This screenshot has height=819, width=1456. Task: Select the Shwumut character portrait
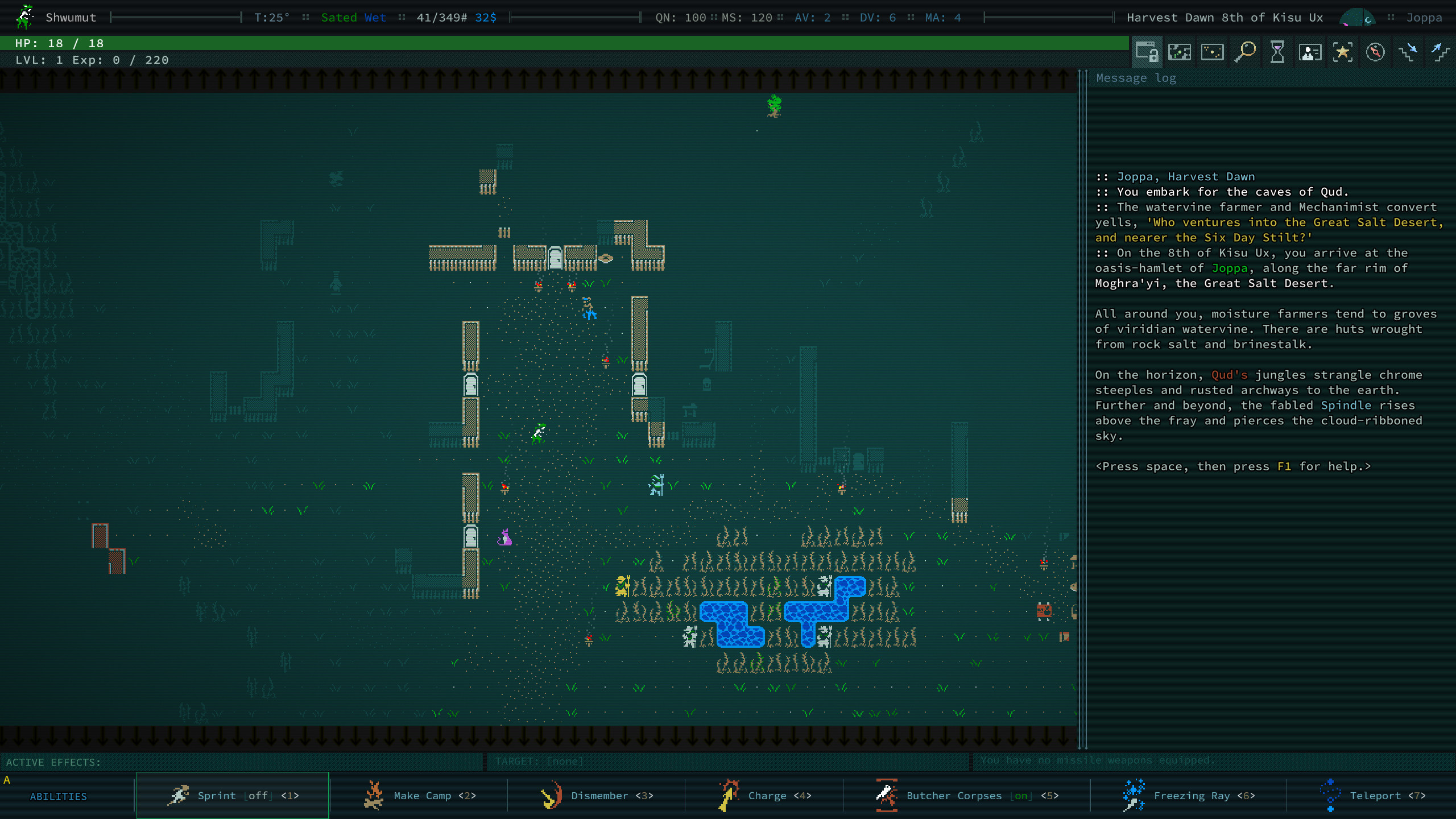[24, 17]
